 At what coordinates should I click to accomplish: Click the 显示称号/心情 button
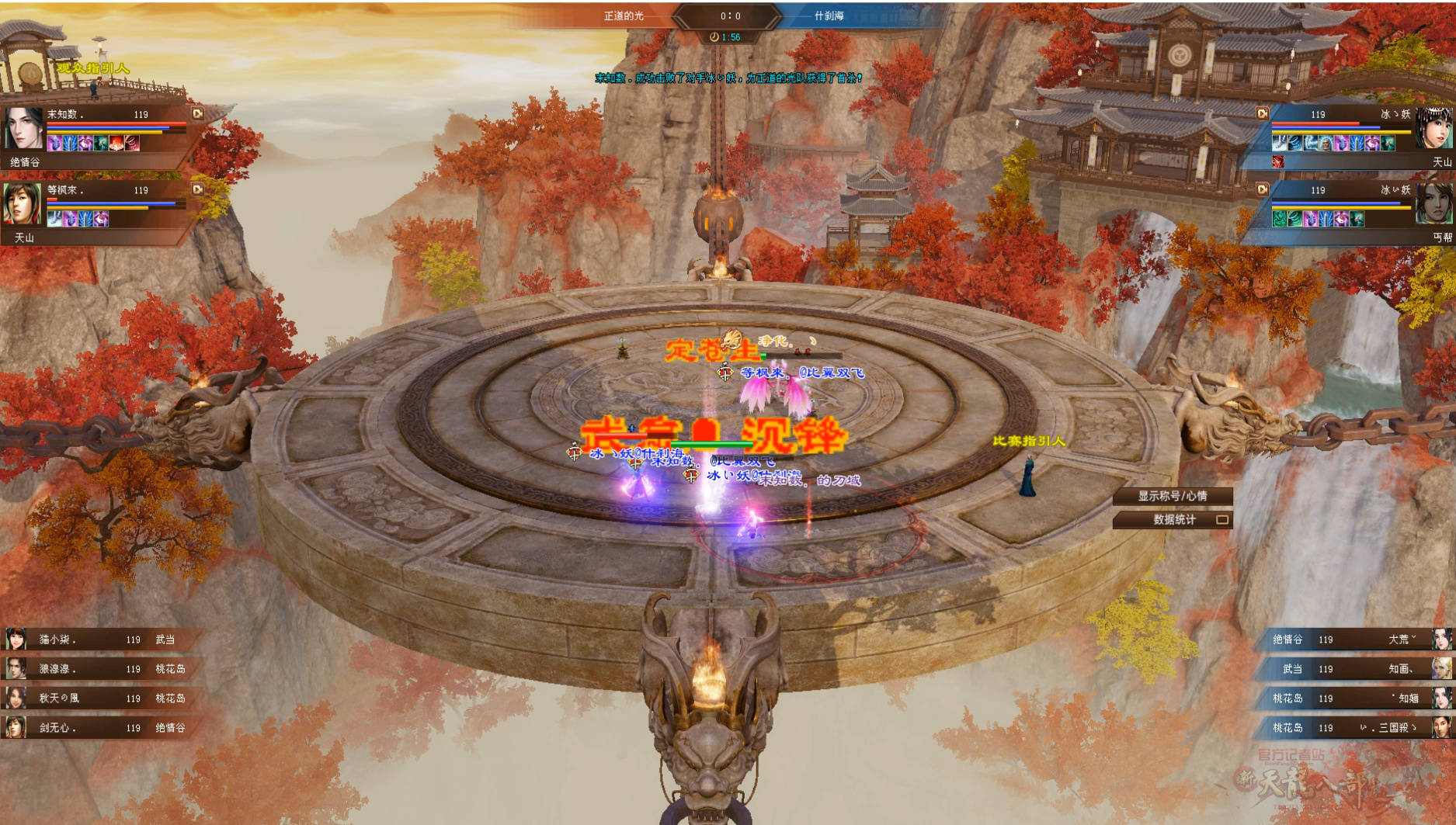tap(1173, 496)
